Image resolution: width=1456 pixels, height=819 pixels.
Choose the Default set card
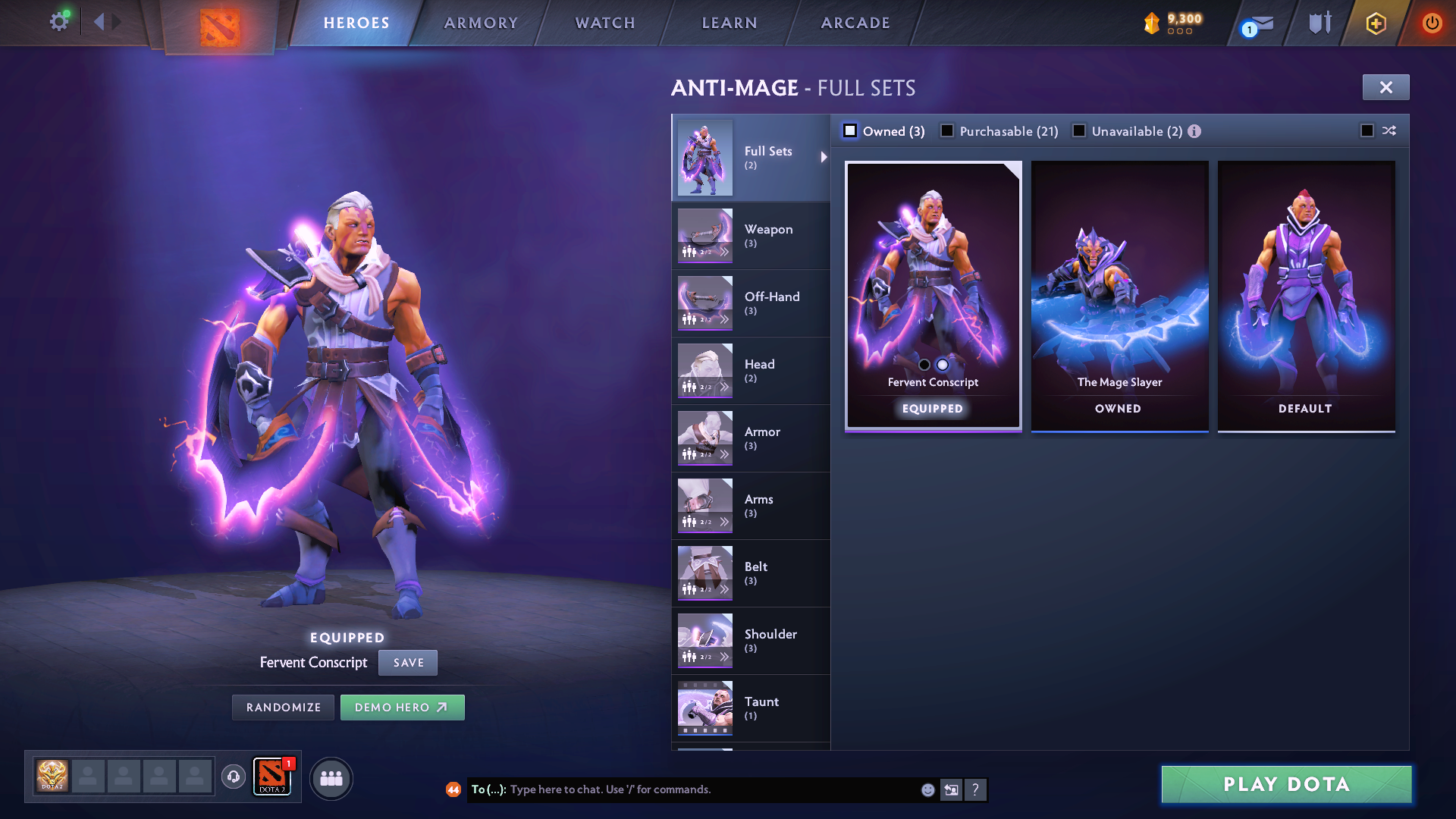click(1306, 296)
